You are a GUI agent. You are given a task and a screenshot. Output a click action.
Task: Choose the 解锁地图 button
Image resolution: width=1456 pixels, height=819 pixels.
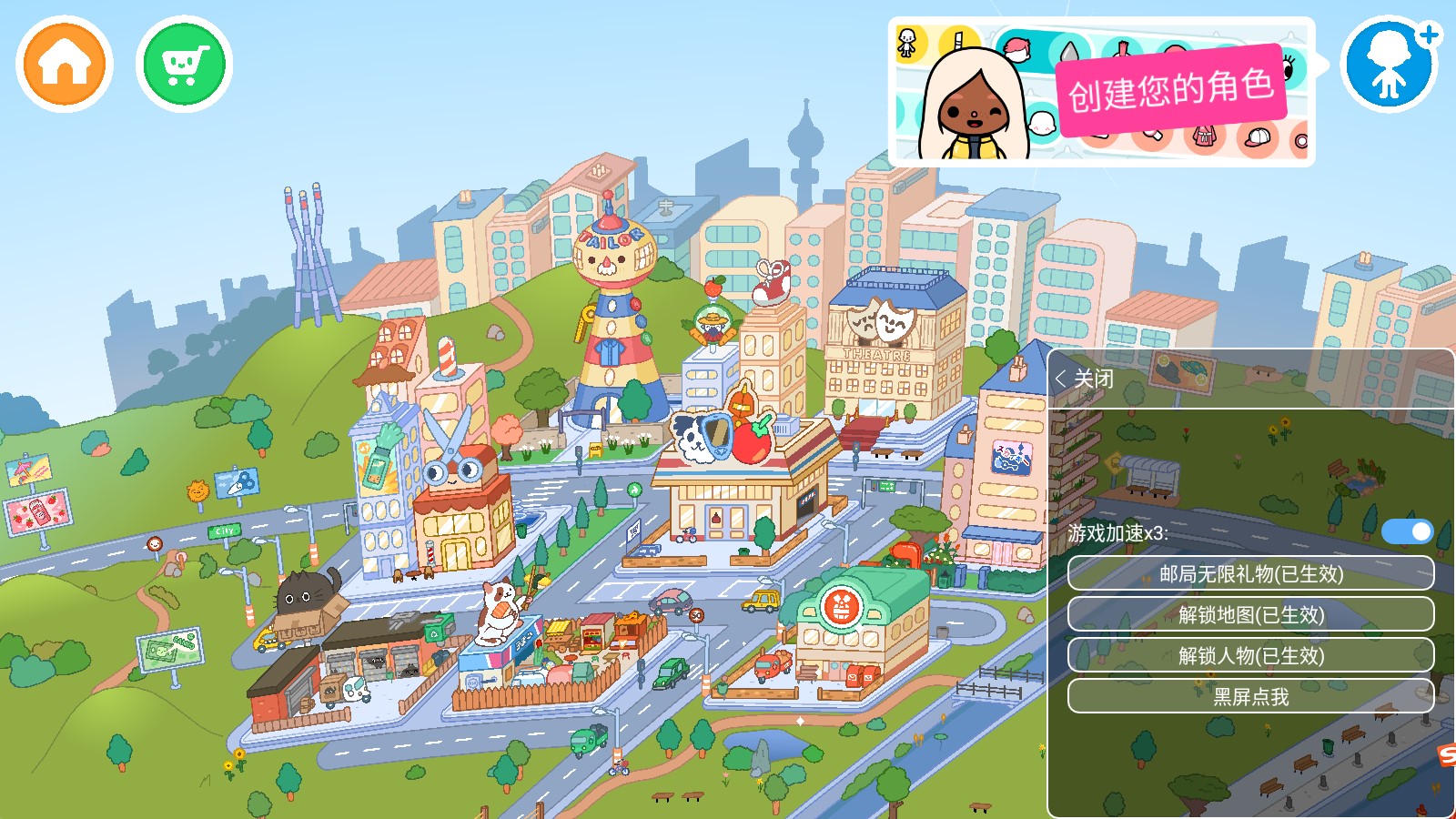[1250, 615]
